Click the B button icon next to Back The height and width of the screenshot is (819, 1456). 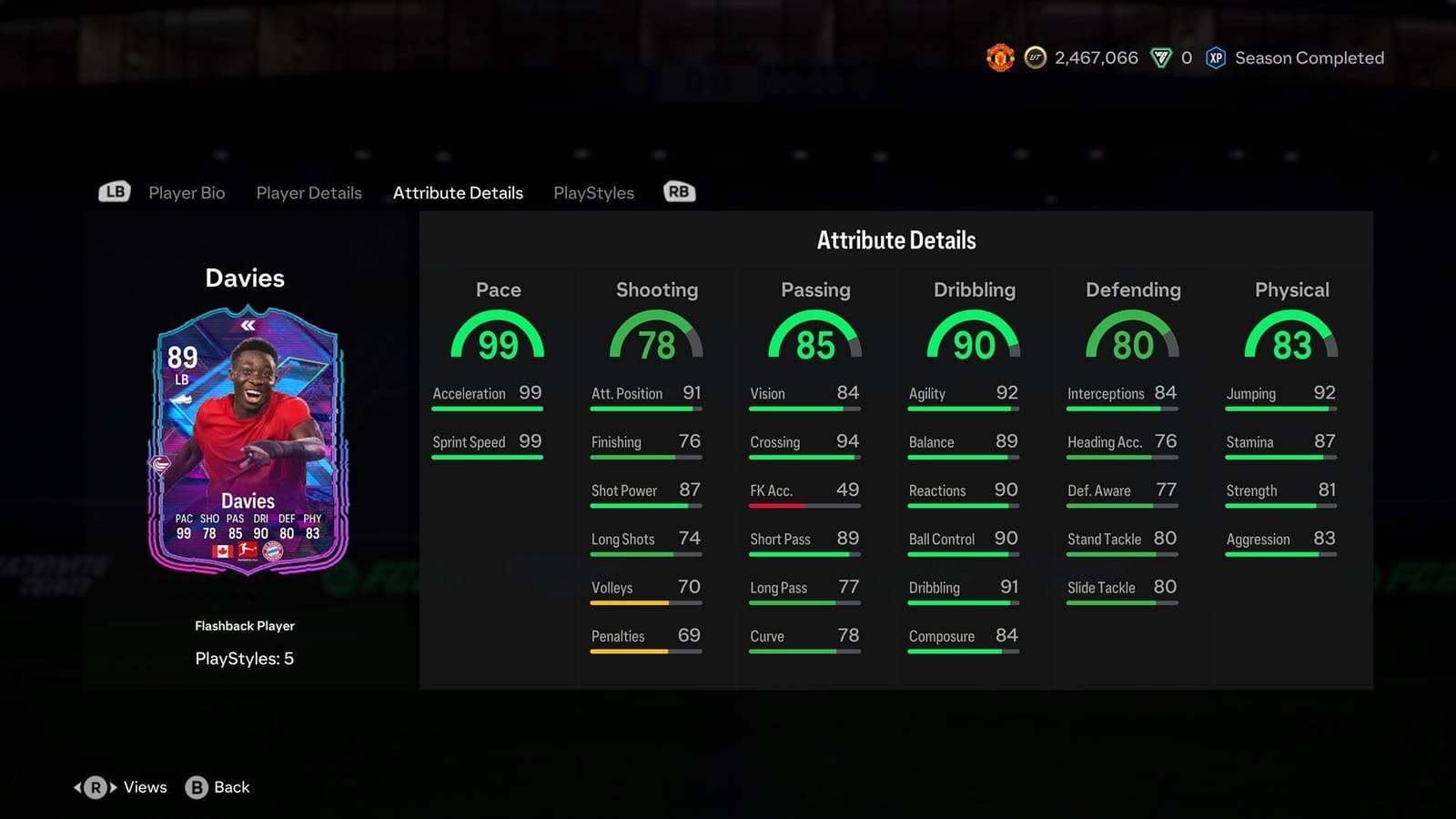coord(197,787)
